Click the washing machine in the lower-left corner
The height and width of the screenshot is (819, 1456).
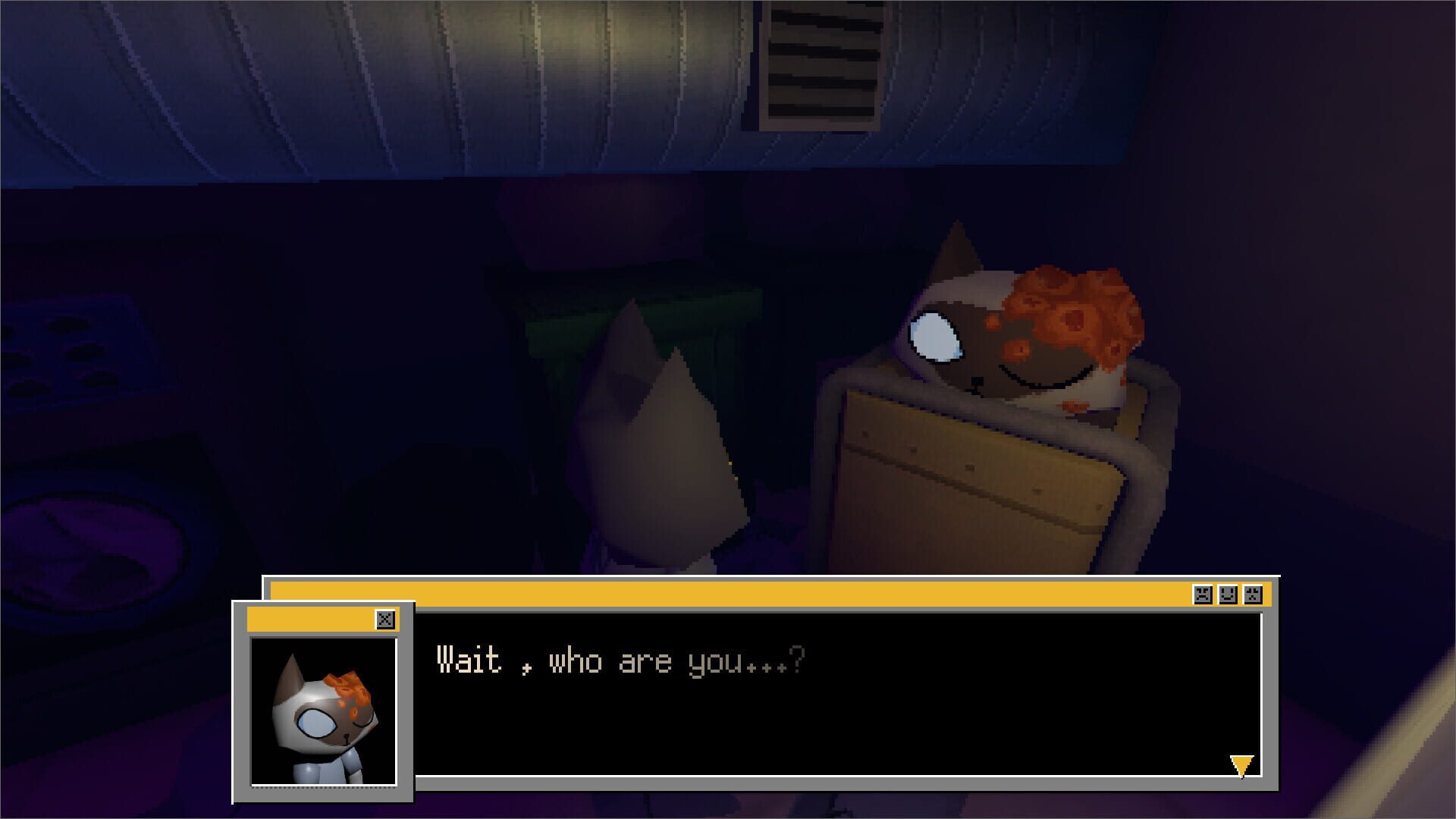[87, 546]
